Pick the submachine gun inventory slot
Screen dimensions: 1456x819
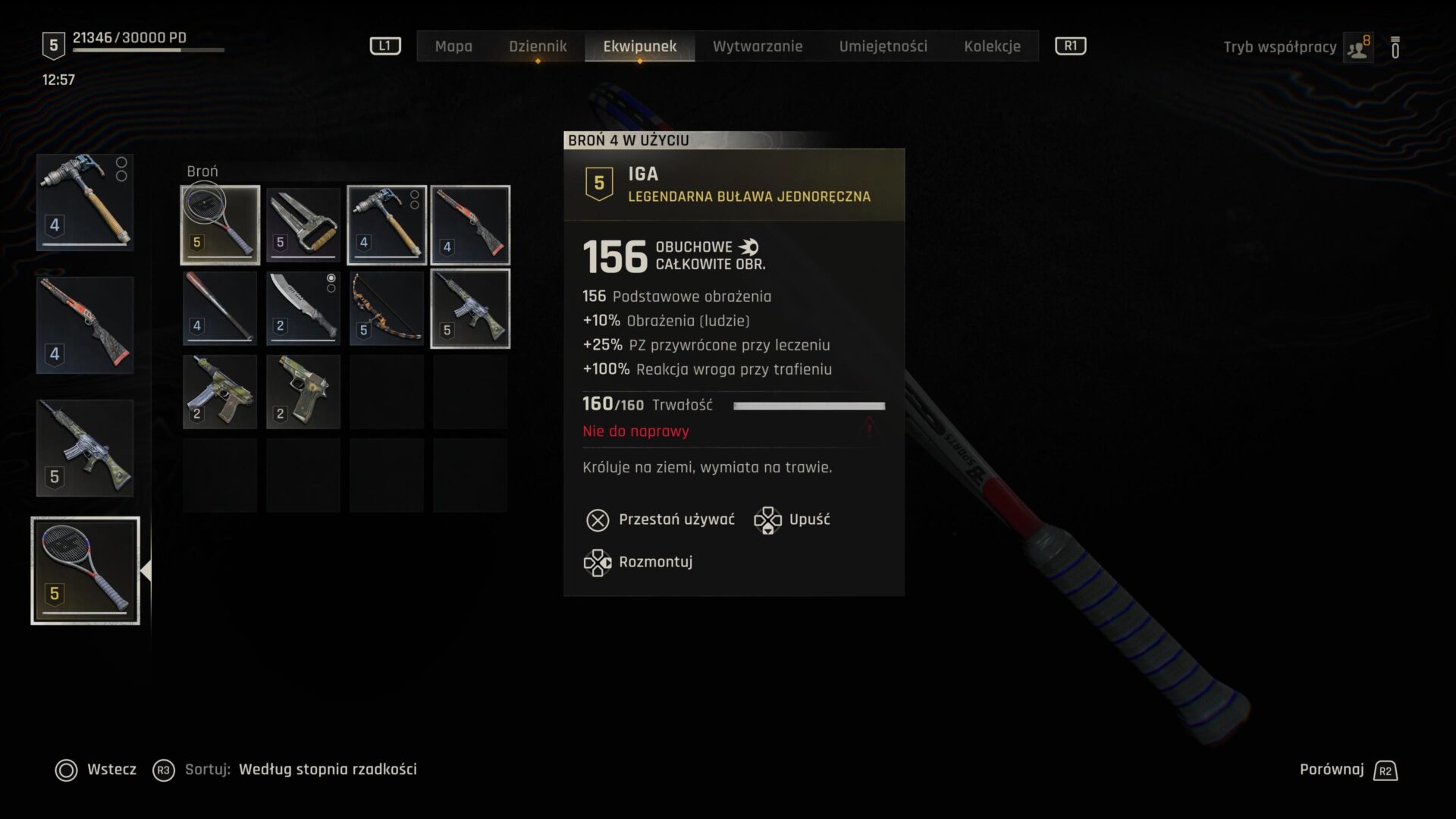pyautogui.click(x=220, y=392)
